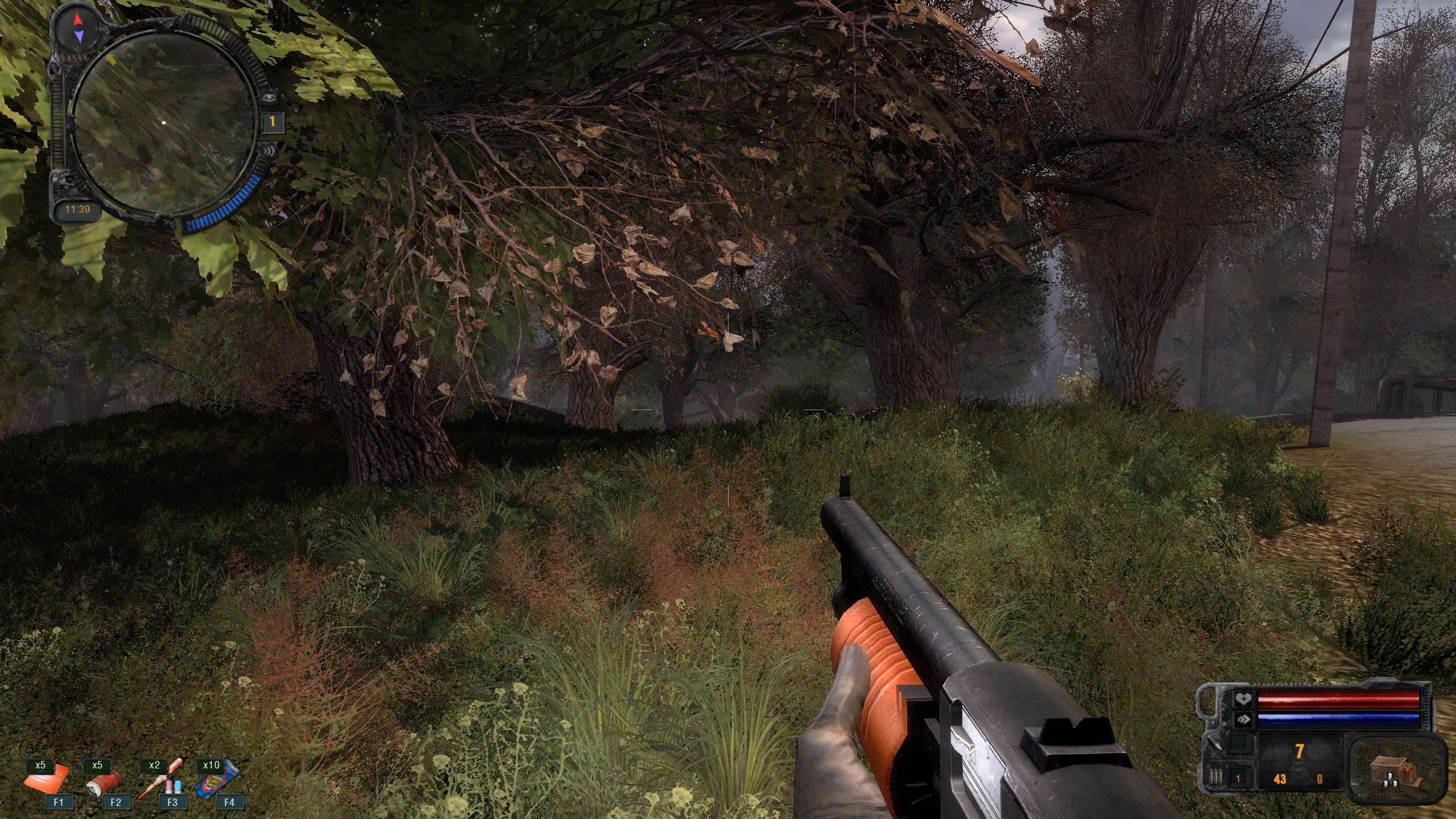Viewport: 1456px width, 819px height.
Task: Click the red and blue compass
Action: [x=79, y=28]
